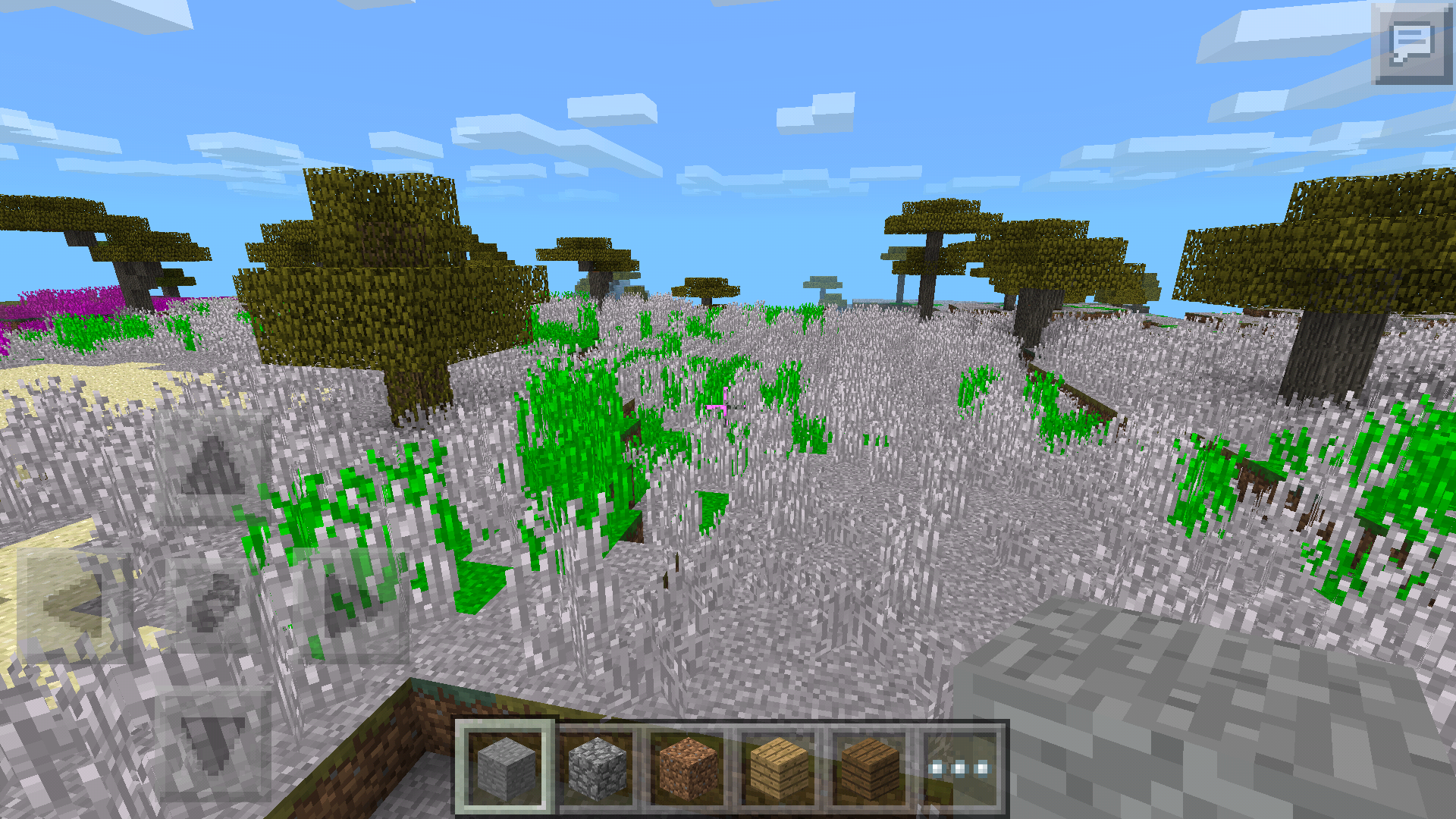Tap the left movement arrow button
The width and height of the screenshot is (1456, 819).
pos(72,607)
